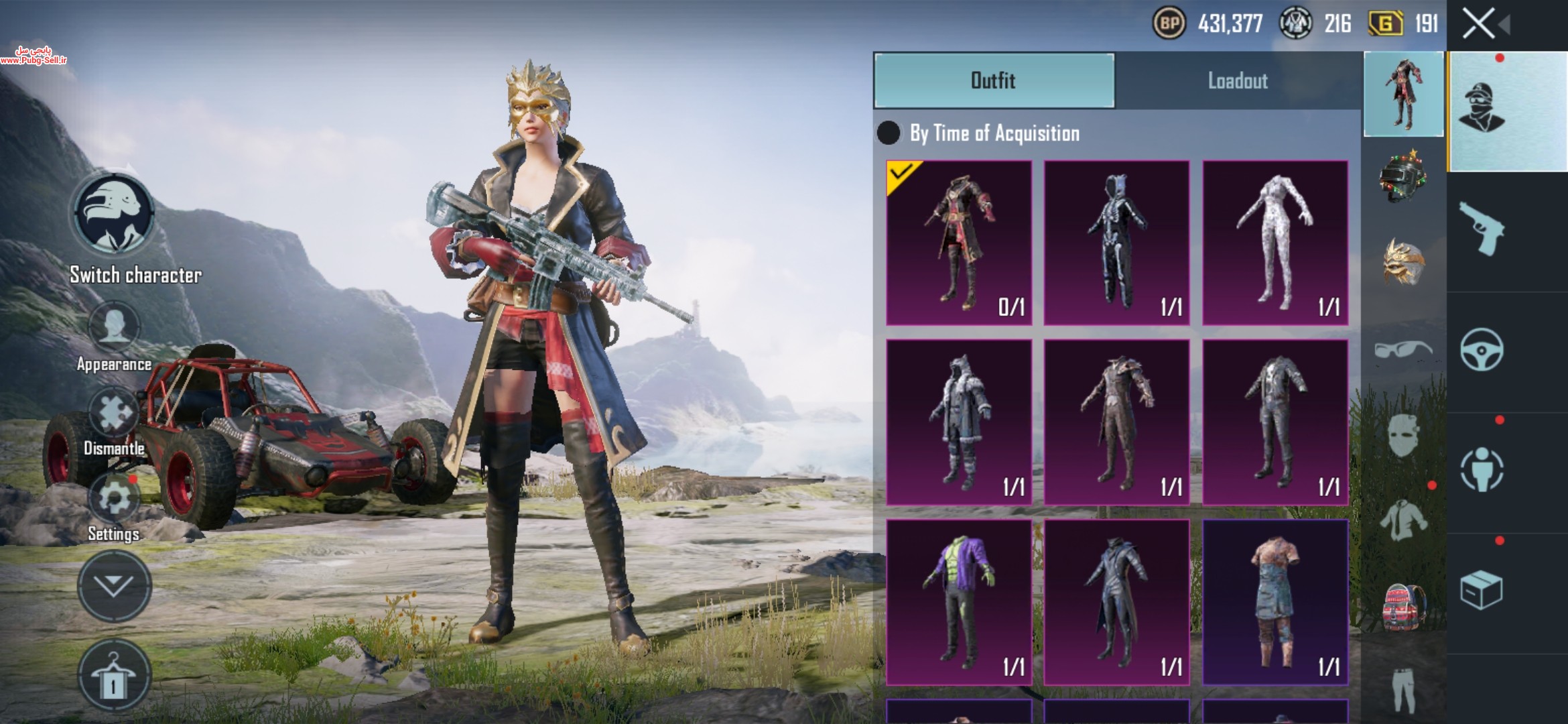Select the equipped pirate coat outfit
1568x724 pixels.
[959, 243]
